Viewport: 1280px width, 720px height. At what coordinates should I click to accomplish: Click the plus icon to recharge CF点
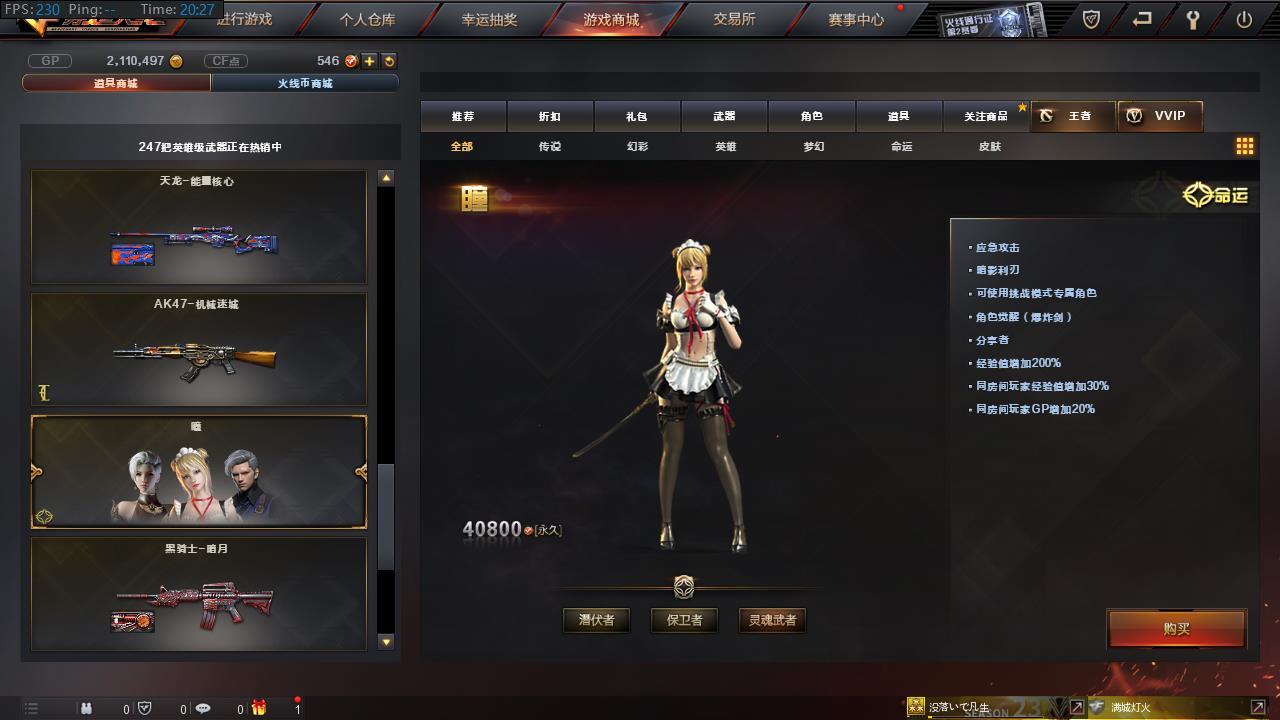click(371, 60)
